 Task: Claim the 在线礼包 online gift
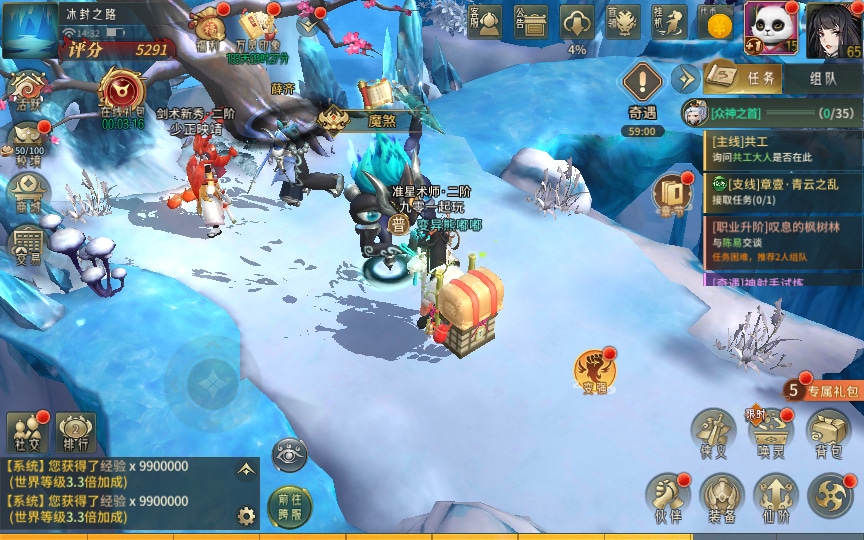[122, 96]
